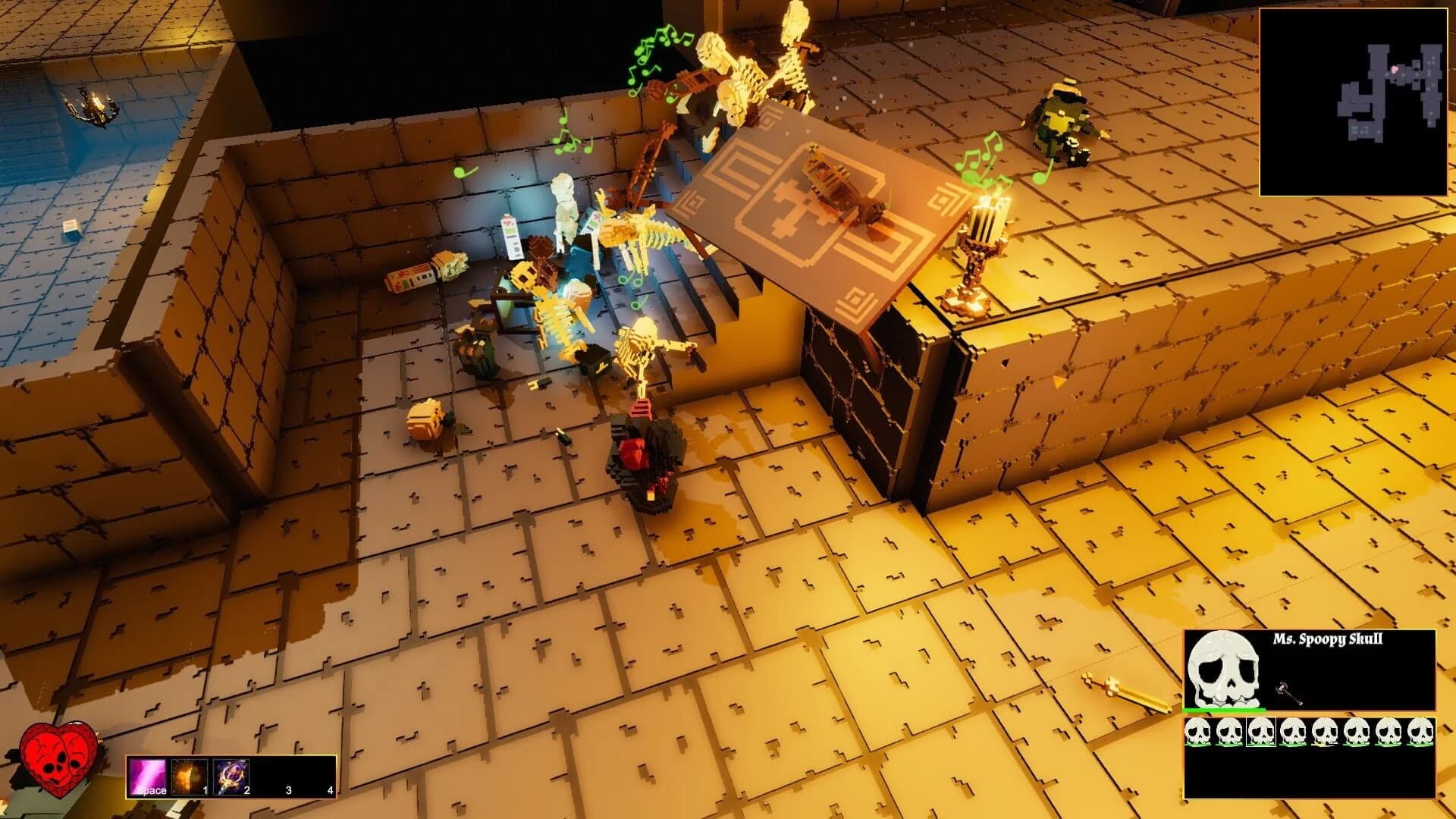
Task: Click the player dot on the minimap
Action: click(x=1395, y=69)
